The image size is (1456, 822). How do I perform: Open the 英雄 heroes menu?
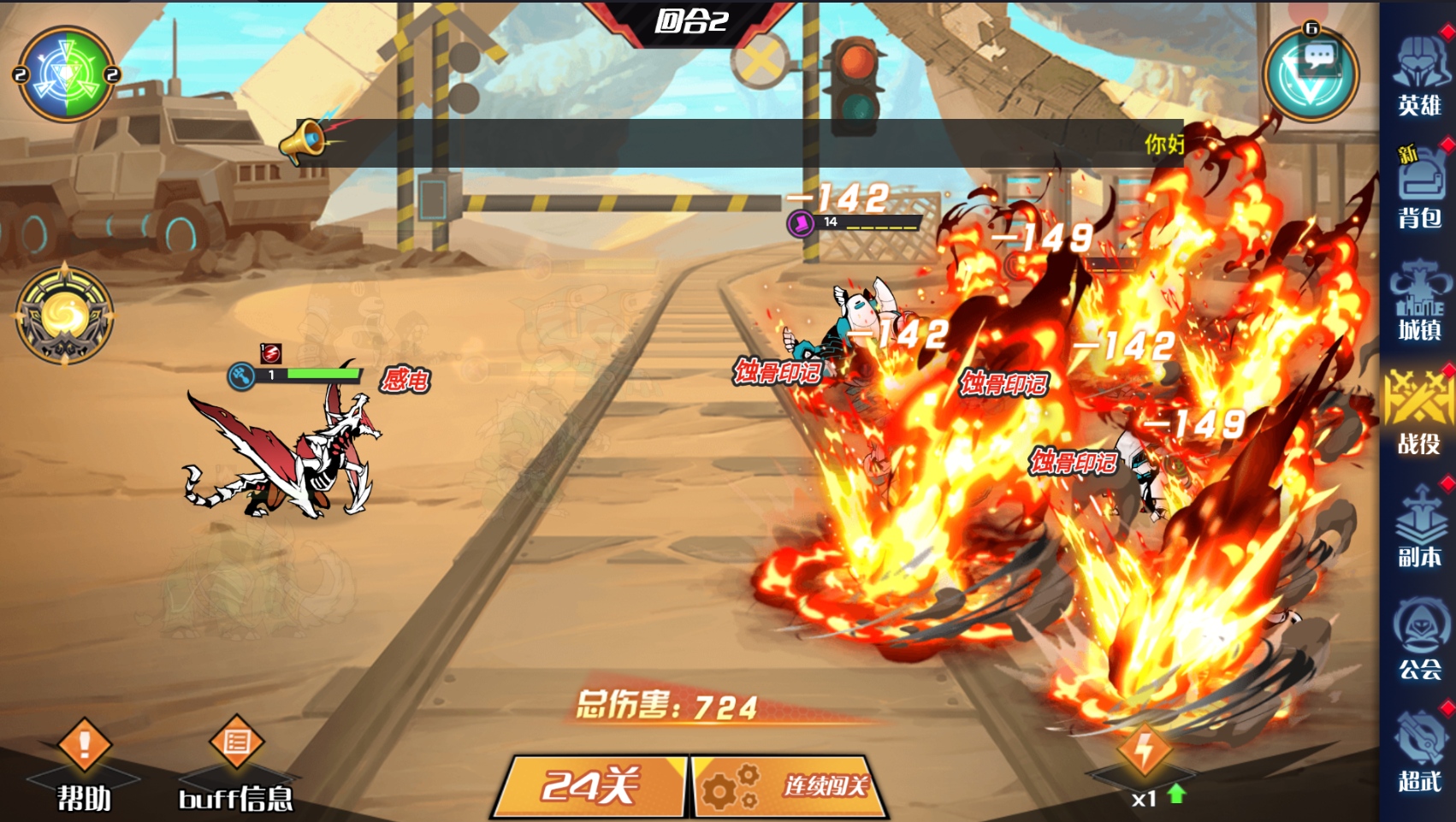[1419, 79]
